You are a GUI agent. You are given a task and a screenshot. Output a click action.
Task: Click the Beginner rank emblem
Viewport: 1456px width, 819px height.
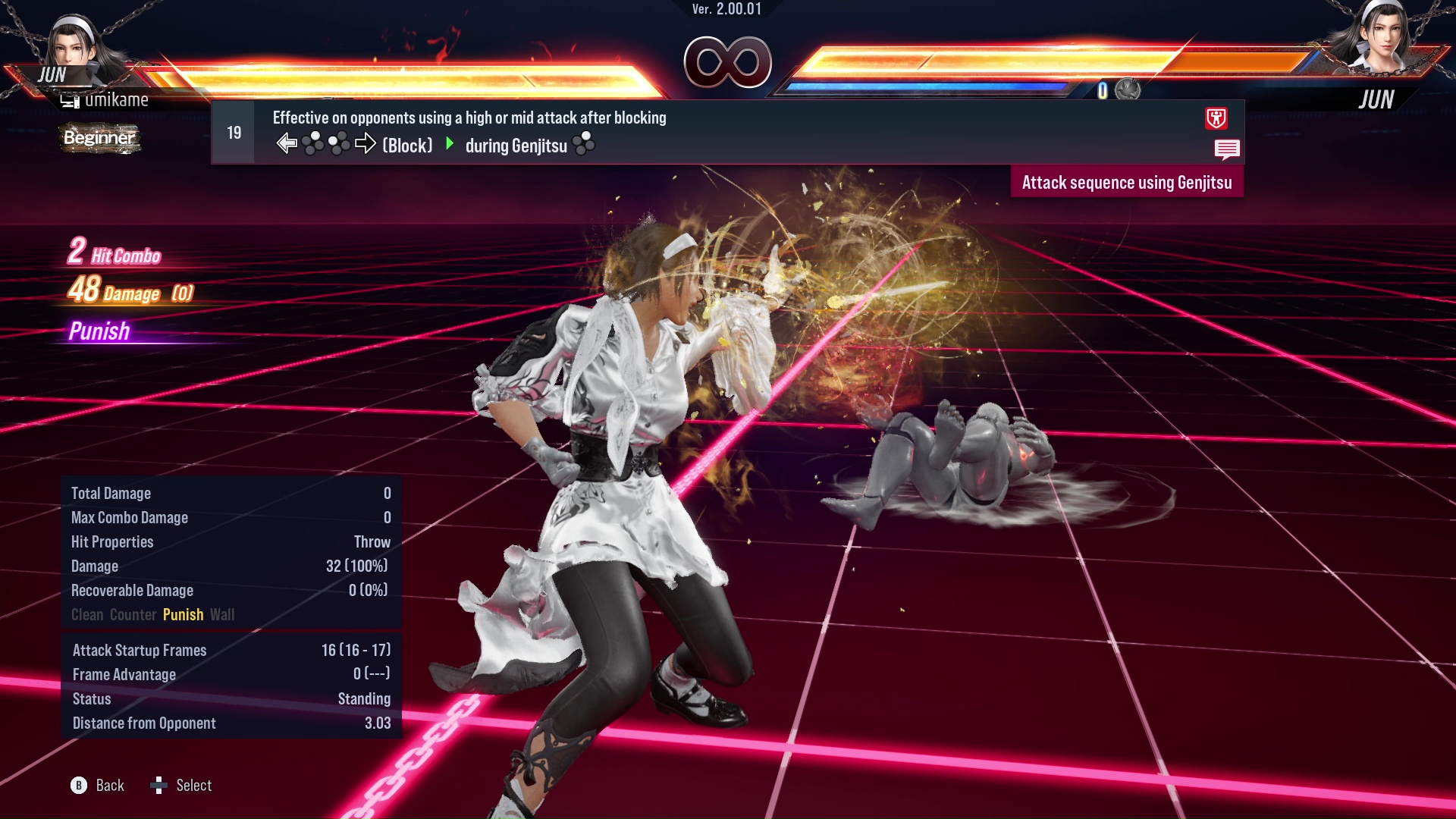[99, 139]
